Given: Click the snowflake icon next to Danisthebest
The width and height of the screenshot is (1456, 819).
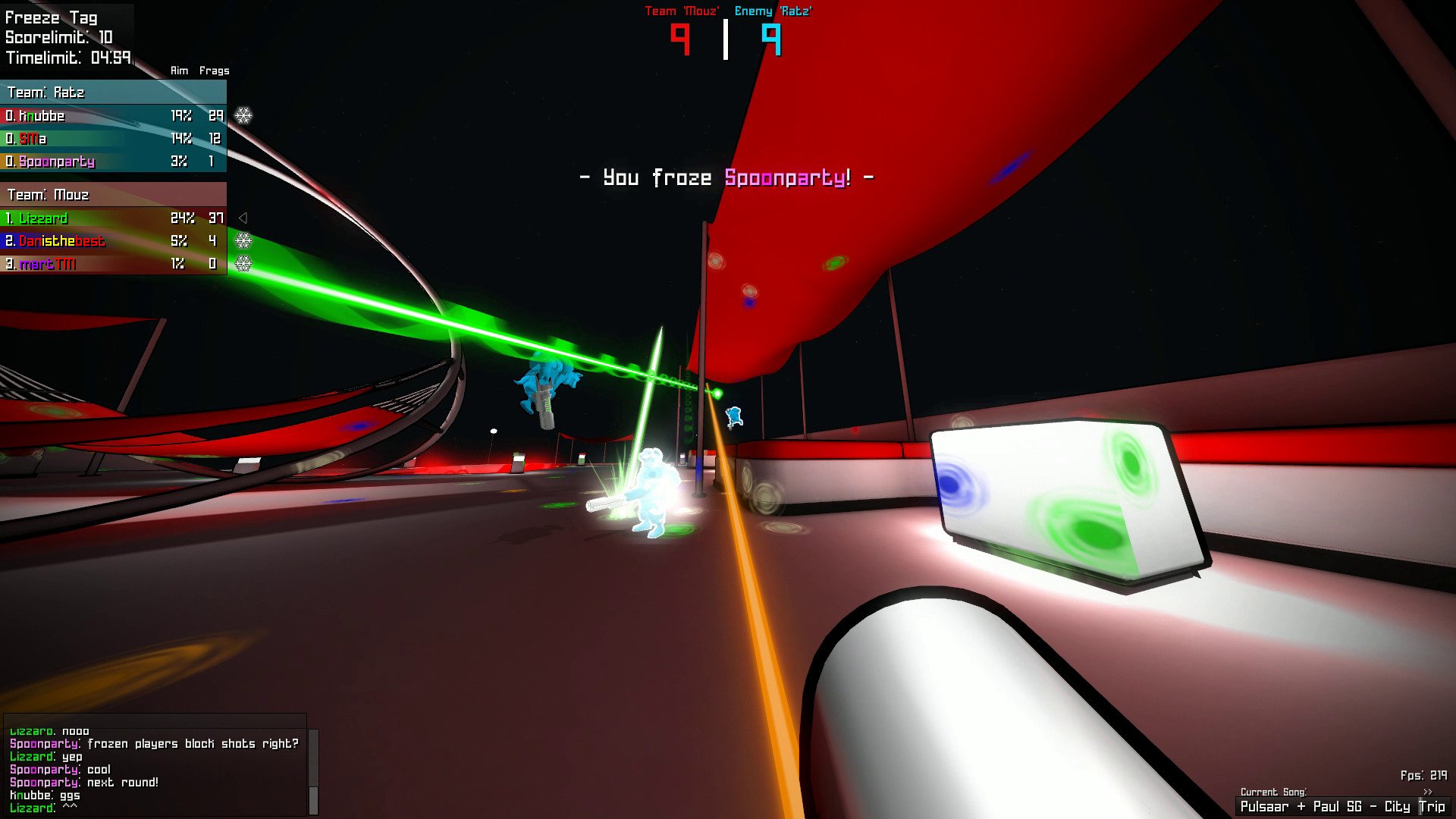Looking at the screenshot, I should tap(243, 241).
